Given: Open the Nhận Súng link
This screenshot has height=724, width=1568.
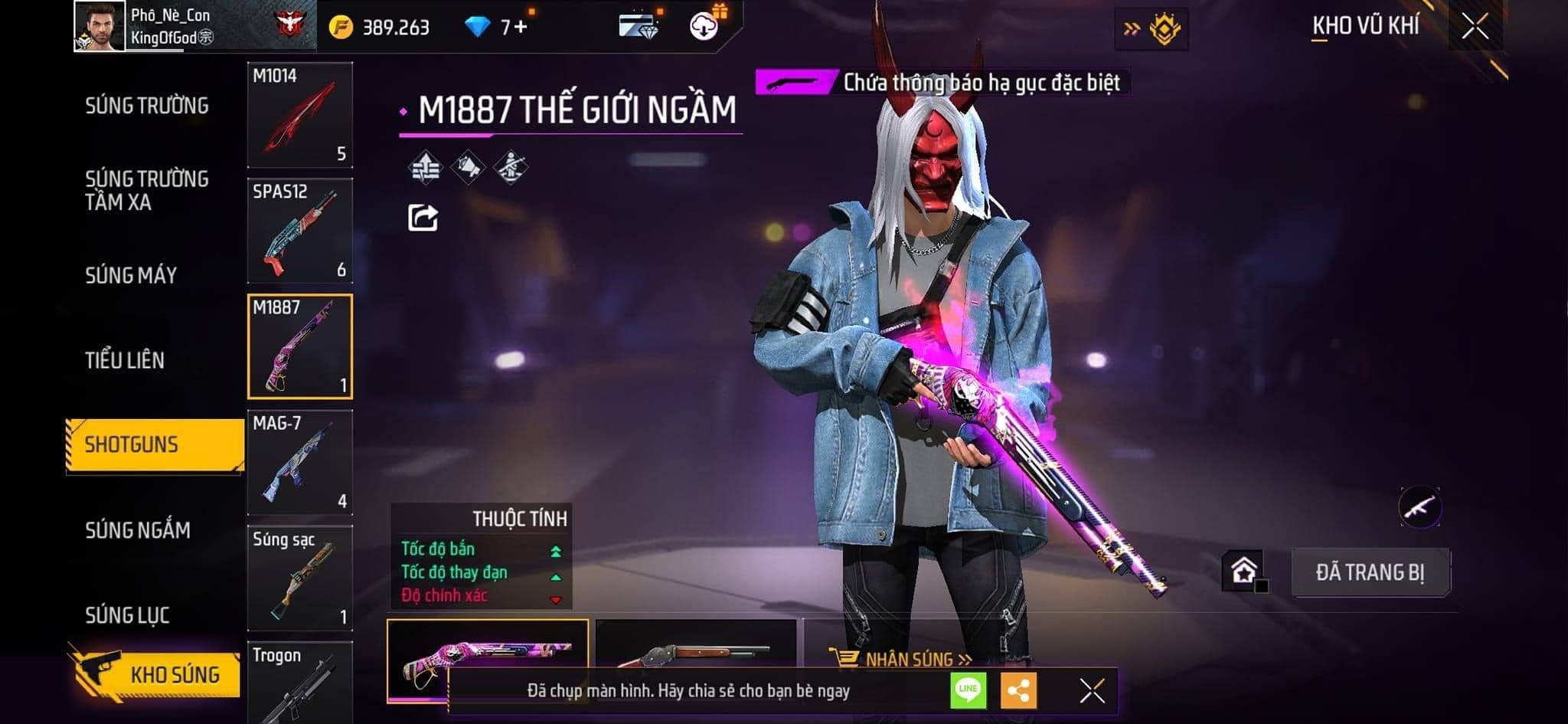Looking at the screenshot, I should click(902, 659).
